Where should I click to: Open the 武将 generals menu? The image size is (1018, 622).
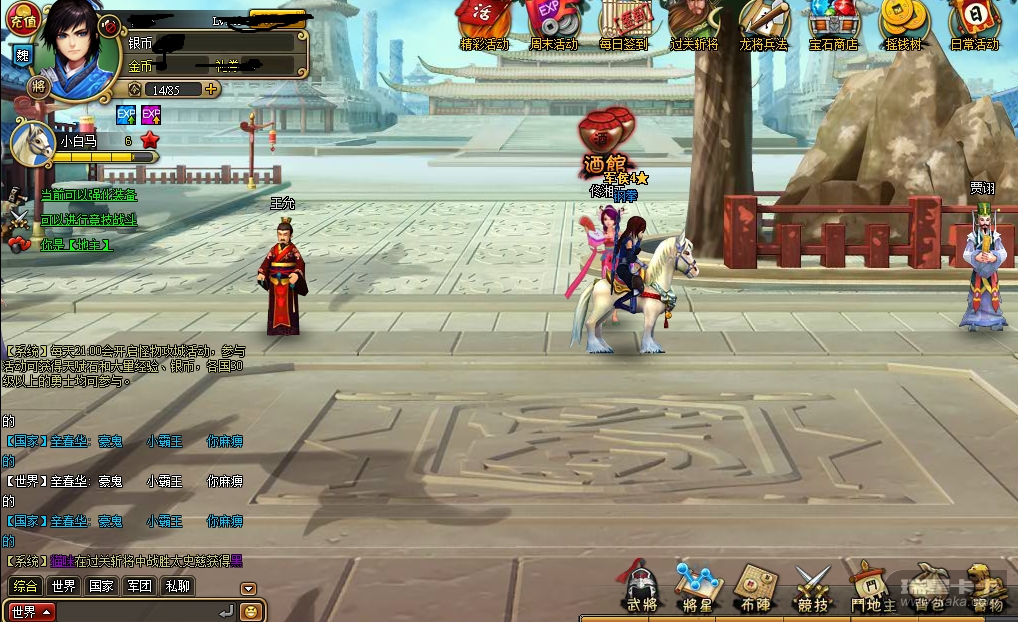641,586
